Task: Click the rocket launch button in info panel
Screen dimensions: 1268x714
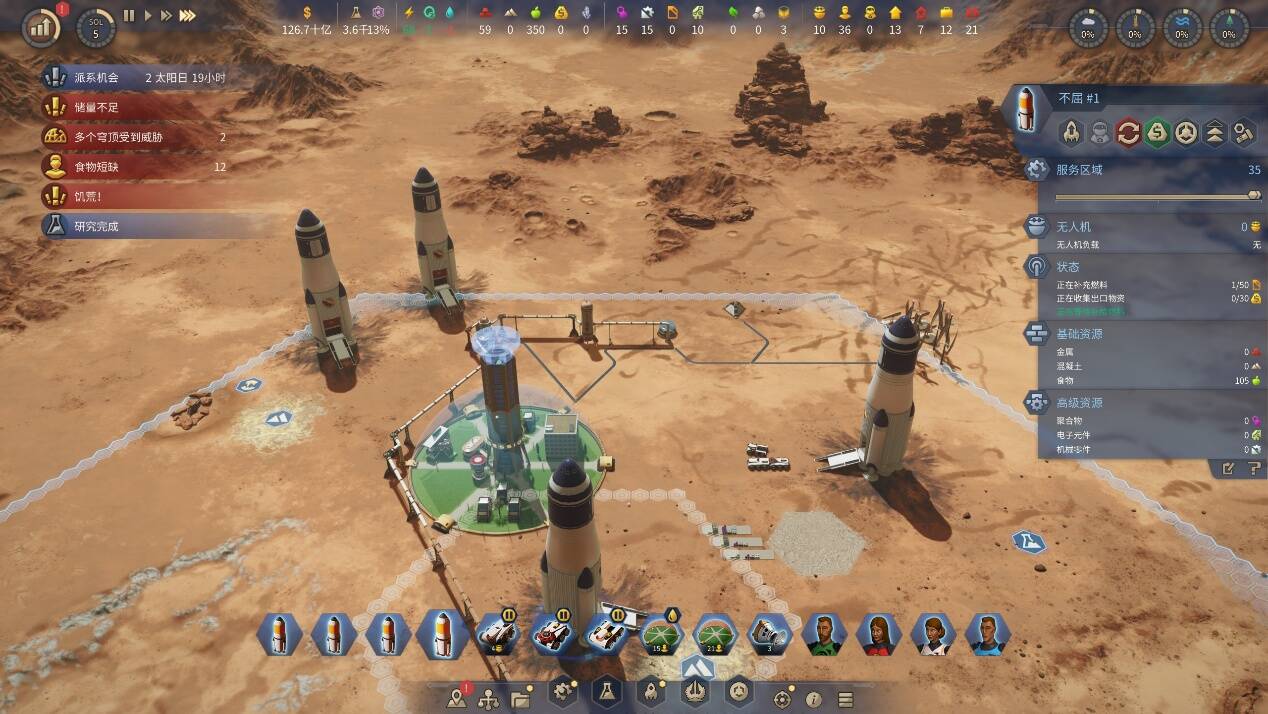Action: point(1071,131)
